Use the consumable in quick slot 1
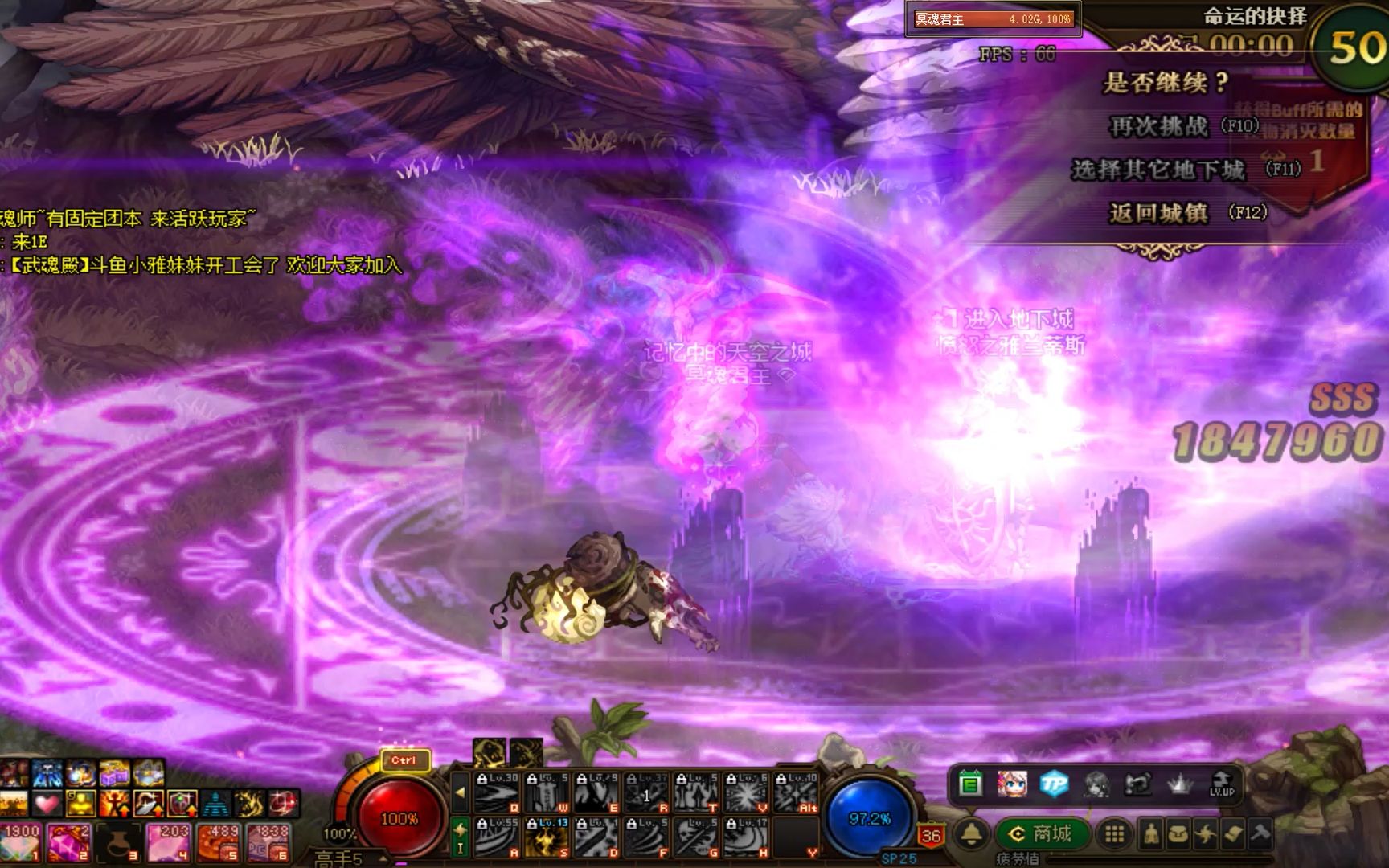This screenshot has height=868, width=1389. (x=20, y=841)
